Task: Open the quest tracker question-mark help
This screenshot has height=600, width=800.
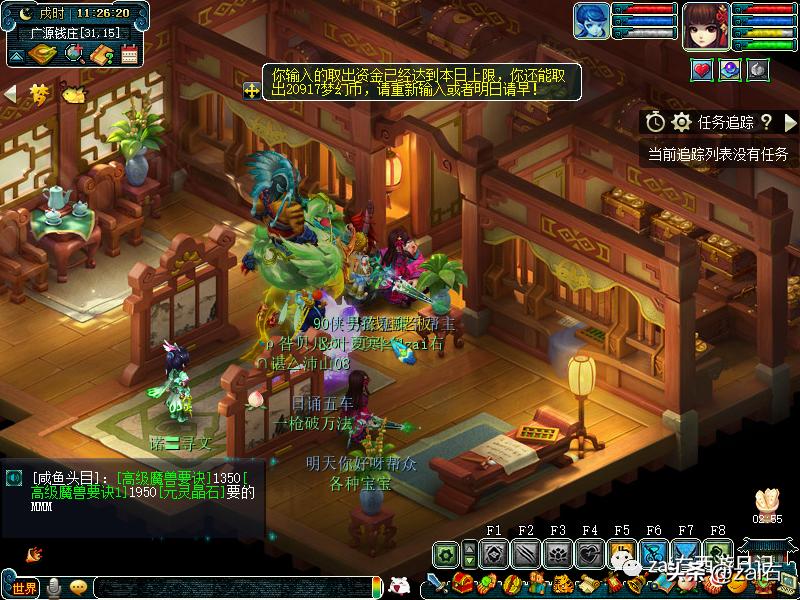Action: (766, 122)
